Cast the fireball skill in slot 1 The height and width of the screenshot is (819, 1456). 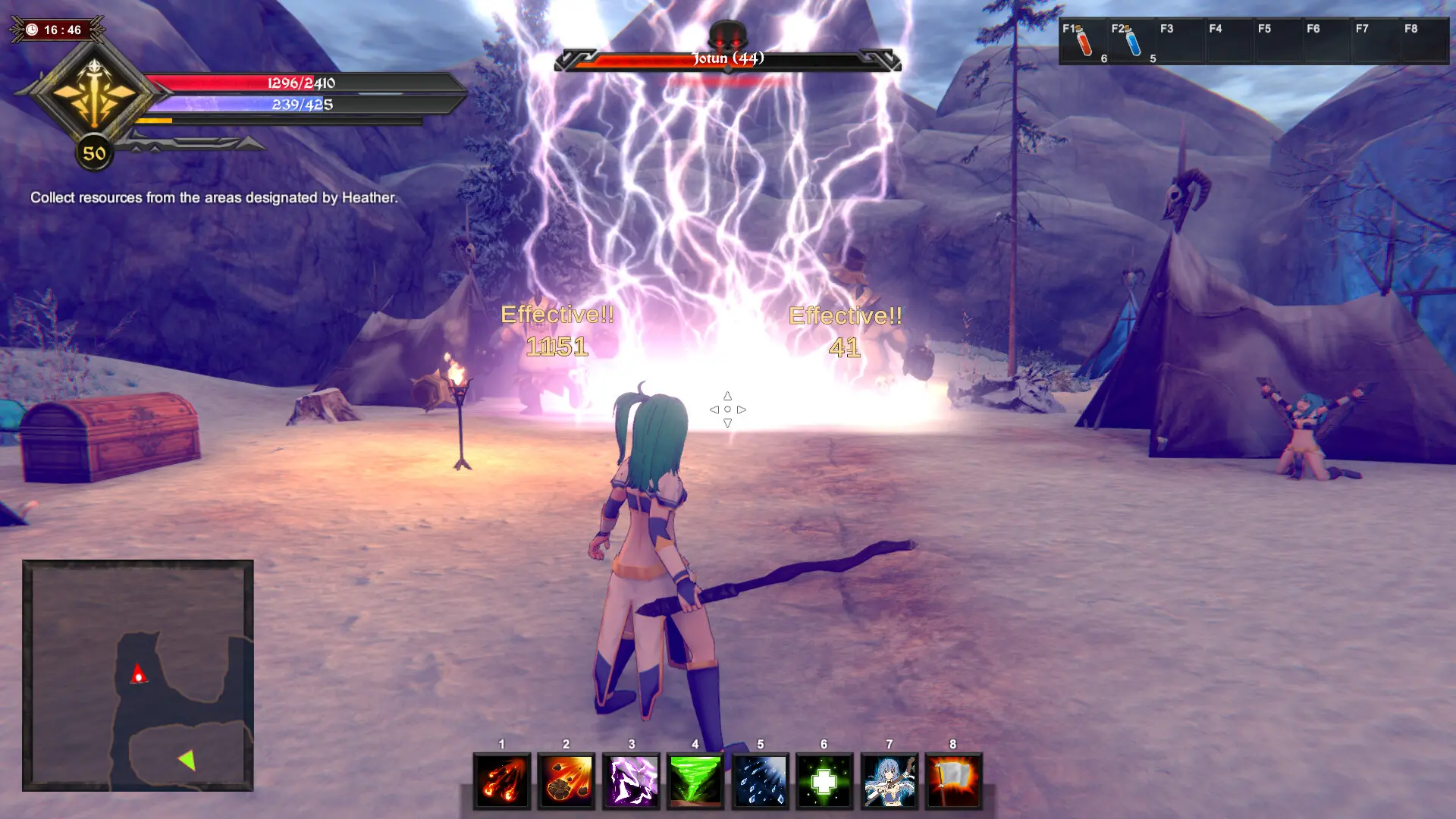pos(502,781)
